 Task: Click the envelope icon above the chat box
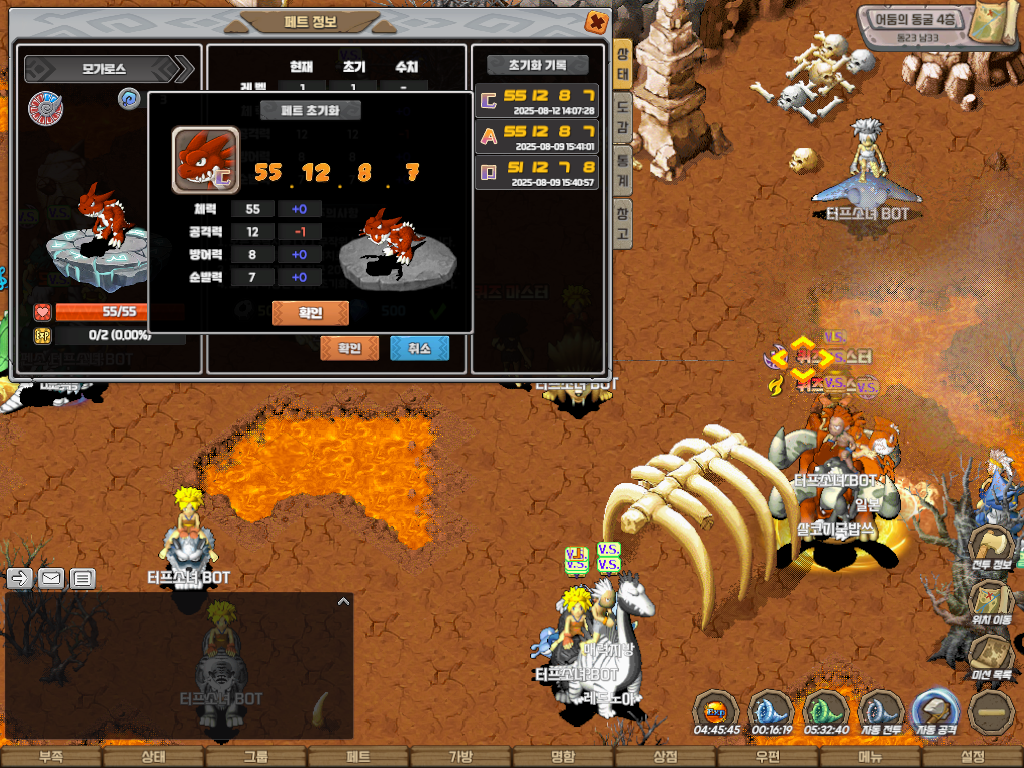point(51,577)
